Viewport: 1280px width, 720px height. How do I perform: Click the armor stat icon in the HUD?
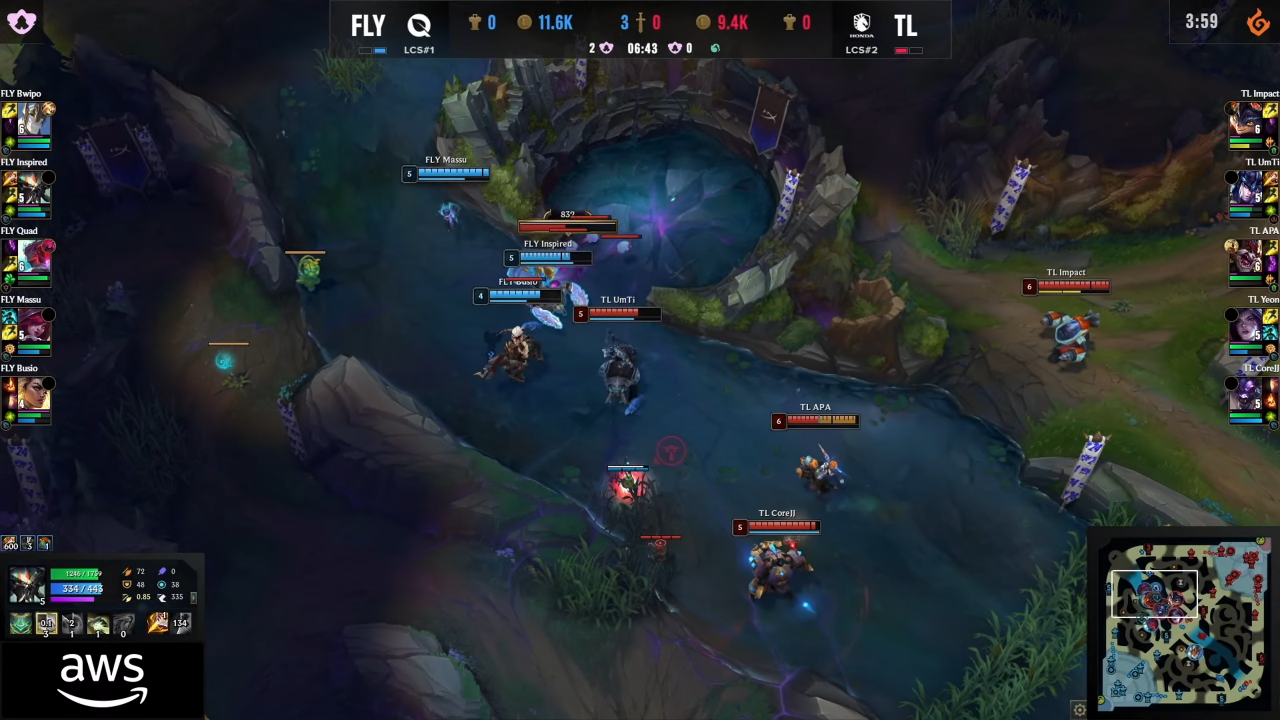[127, 585]
